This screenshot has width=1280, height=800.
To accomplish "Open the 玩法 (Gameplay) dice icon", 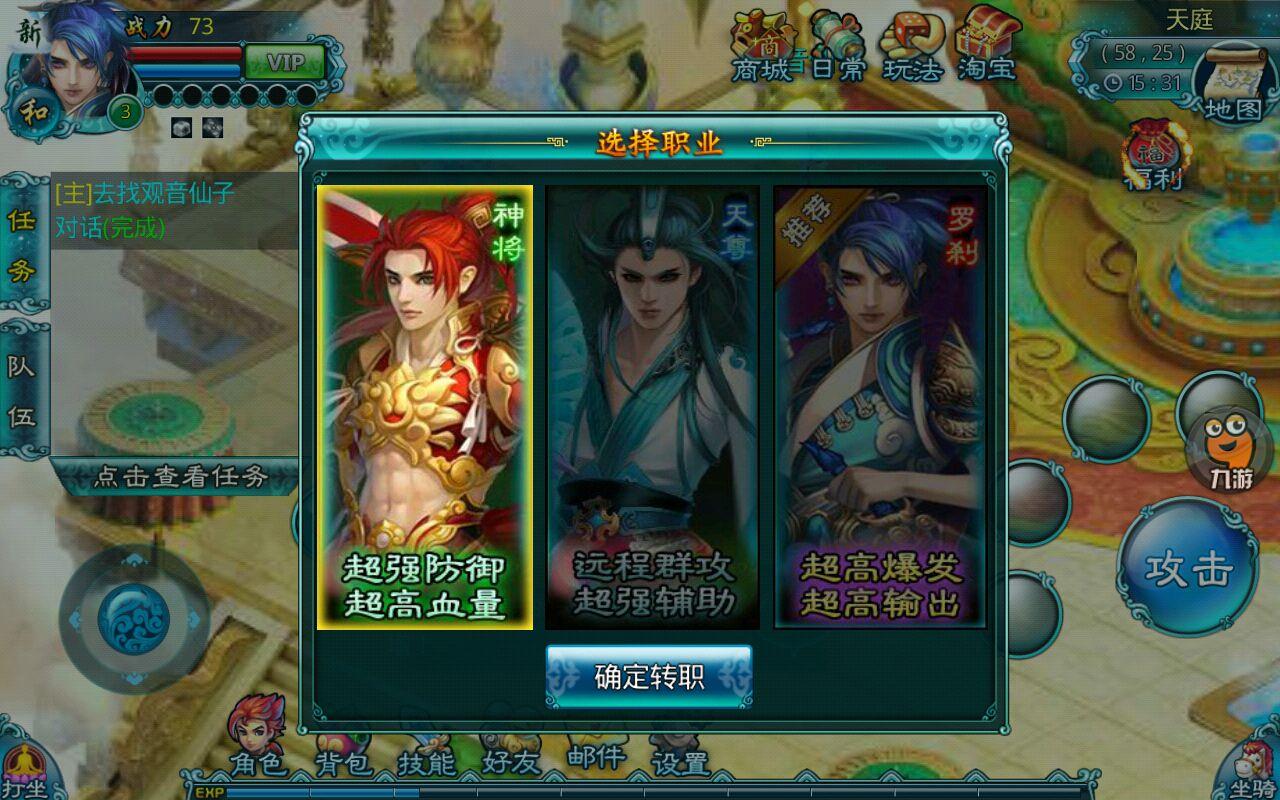I will click(910, 45).
